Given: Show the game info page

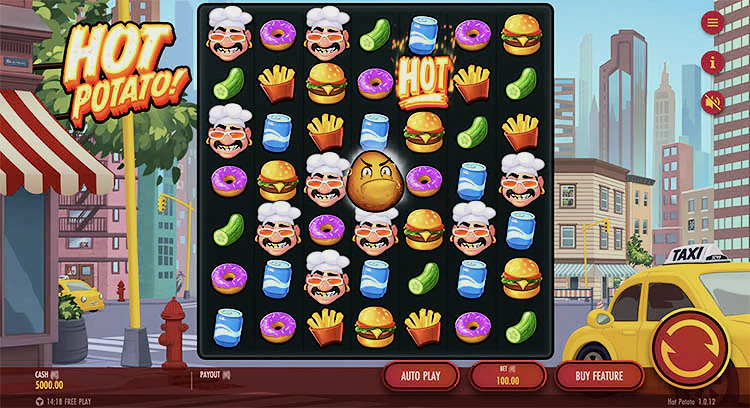Looking at the screenshot, I should [x=713, y=62].
